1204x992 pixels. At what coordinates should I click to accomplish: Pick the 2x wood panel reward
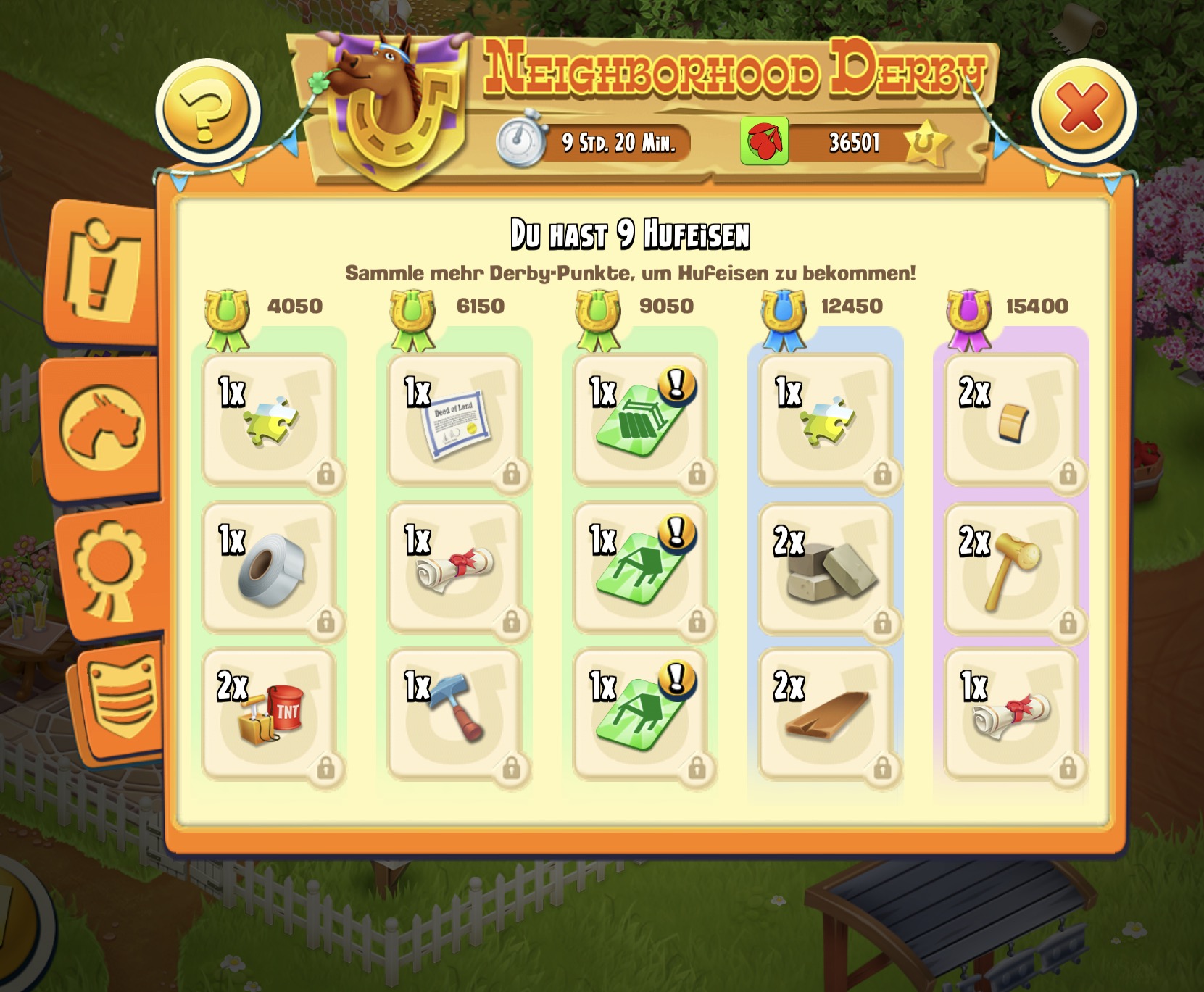coord(1011,422)
